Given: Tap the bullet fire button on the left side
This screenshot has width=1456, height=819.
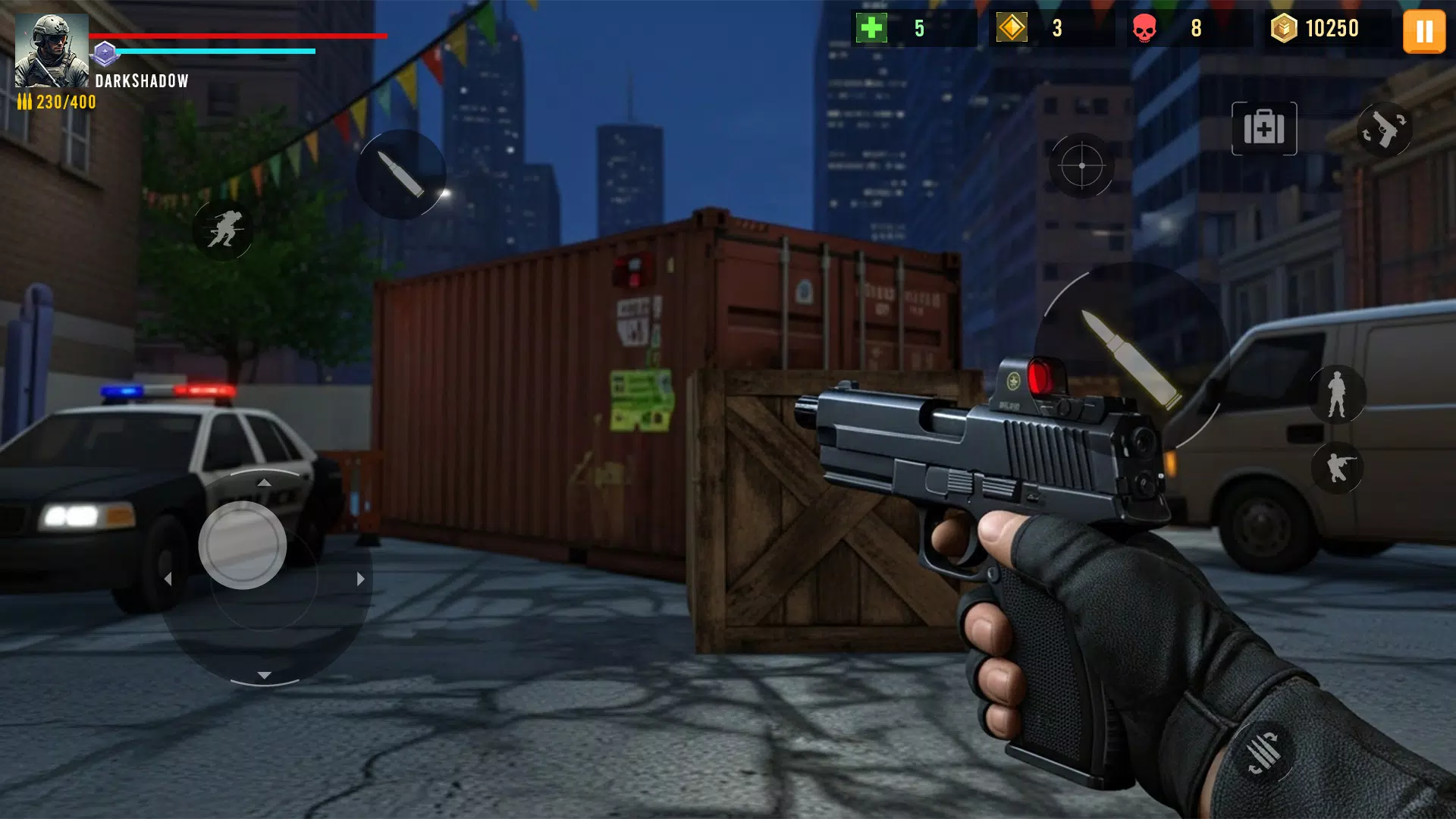Looking at the screenshot, I should (403, 172).
